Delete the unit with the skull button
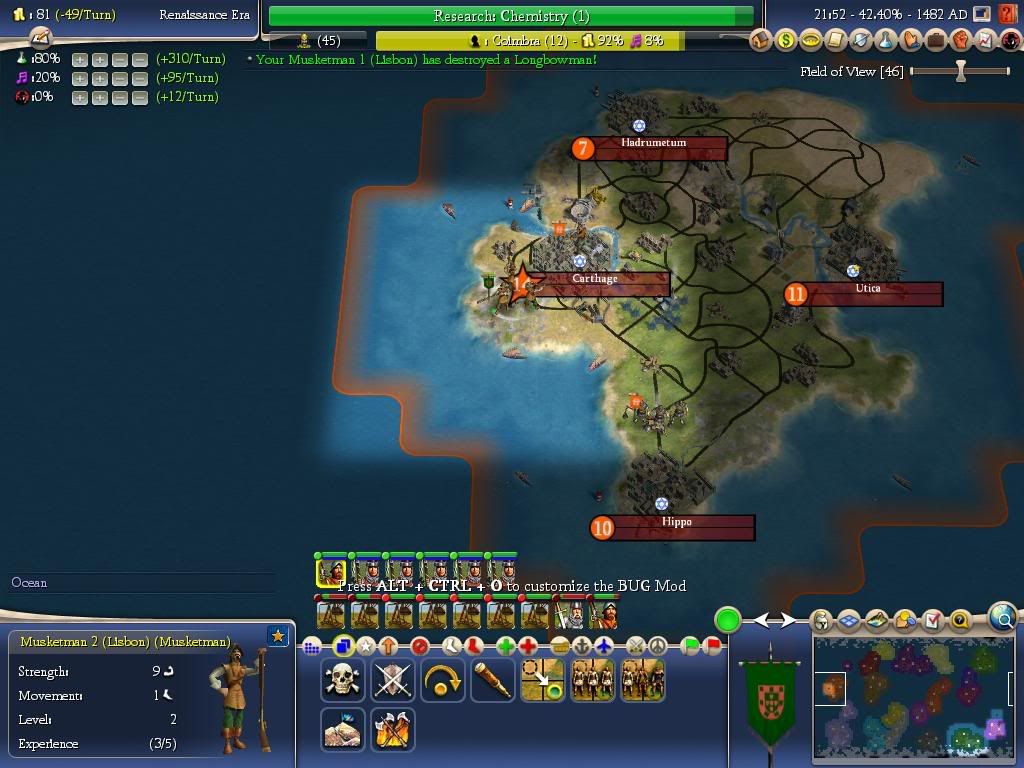The image size is (1024, 768). tap(343, 680)
